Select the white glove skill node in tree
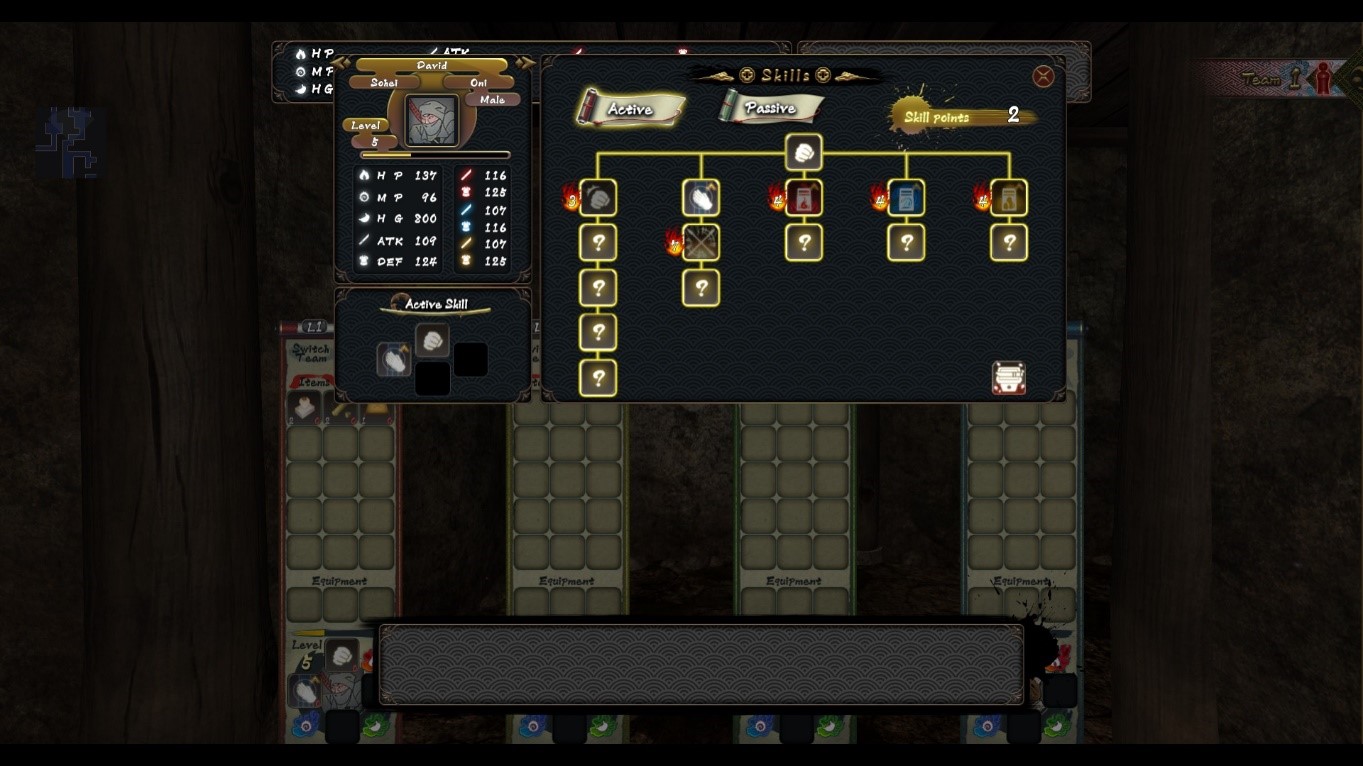1363x766 pixels. [x=701, y=198]
